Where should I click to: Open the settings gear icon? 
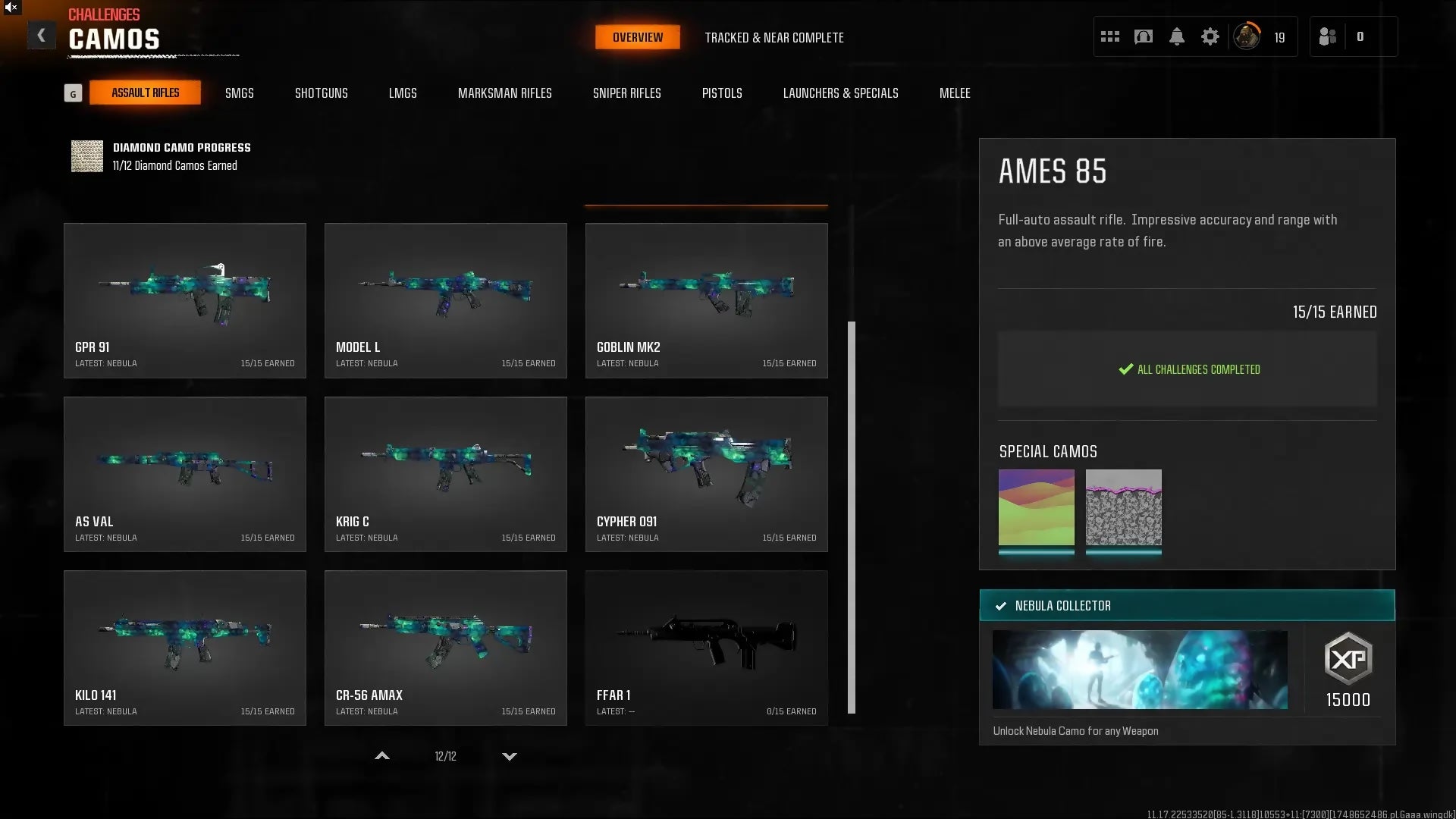tap(1210, 36)
